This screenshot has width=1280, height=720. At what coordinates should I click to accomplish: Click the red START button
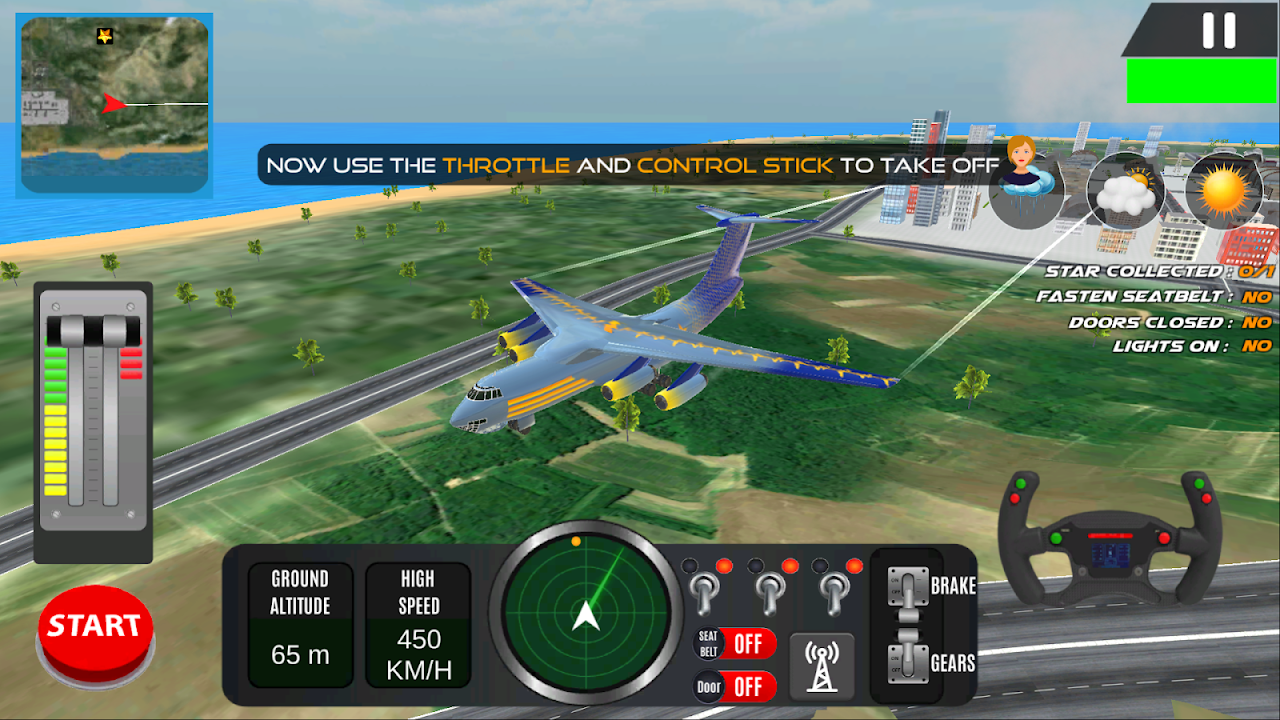[x=95, y=629]
